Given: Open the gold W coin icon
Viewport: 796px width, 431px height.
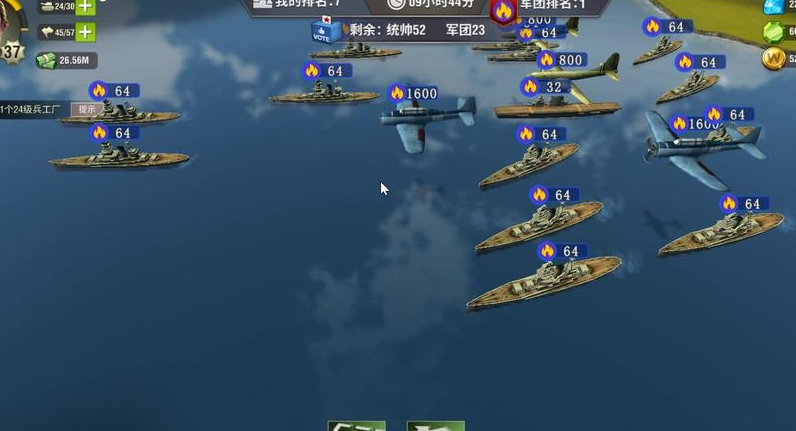Looking at the screenshot, I should 774,58.
